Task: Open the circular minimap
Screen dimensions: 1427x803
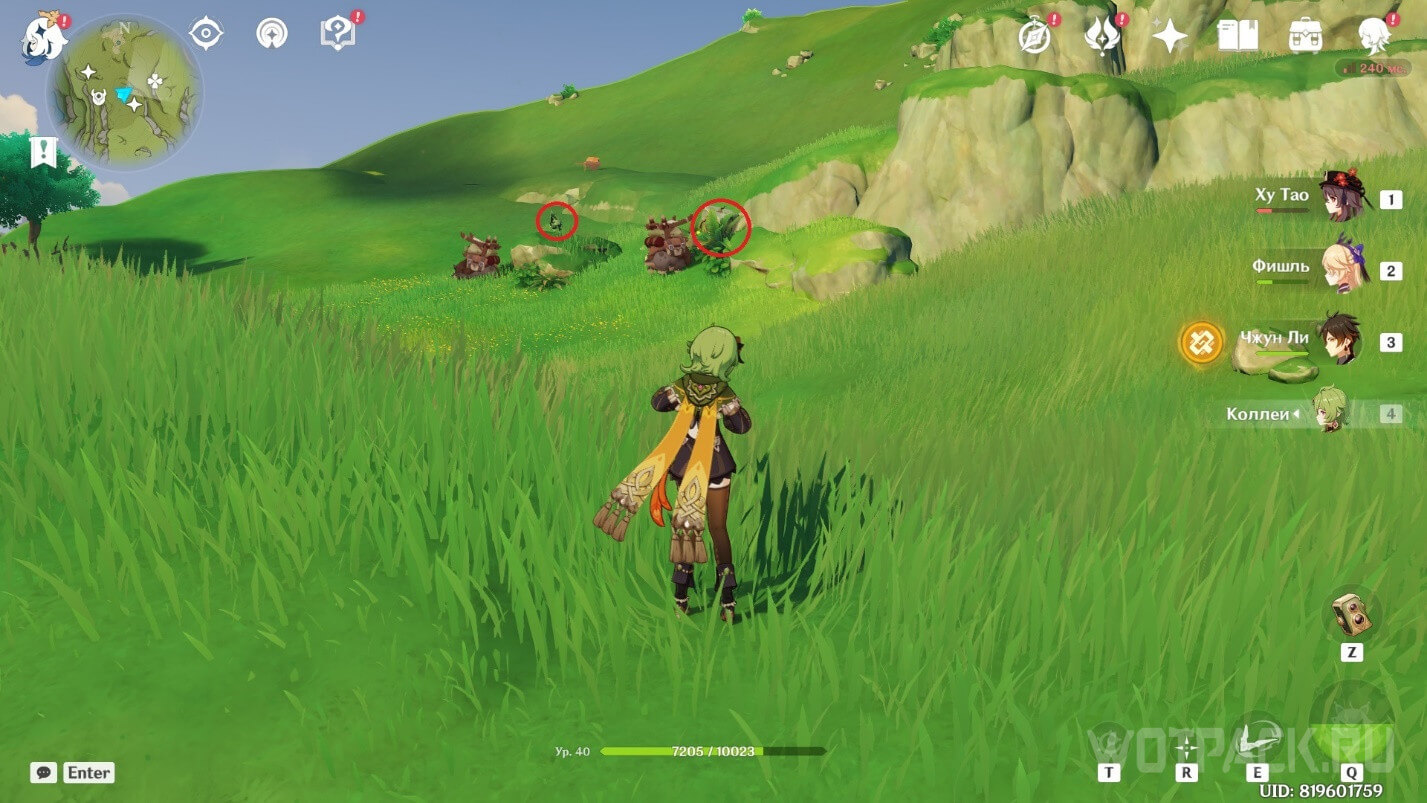Action: (125, 93)
